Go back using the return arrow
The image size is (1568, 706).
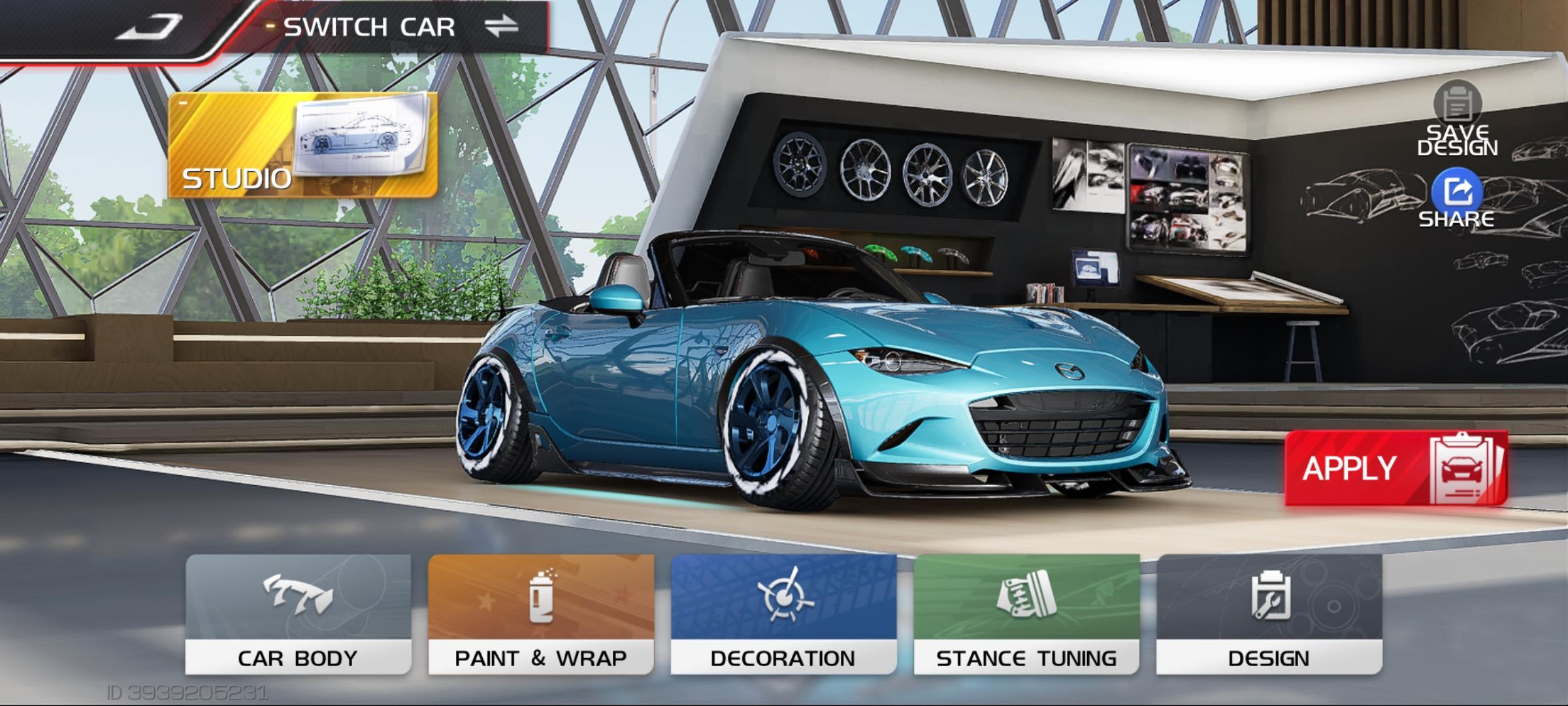click(x=149, y=27)
